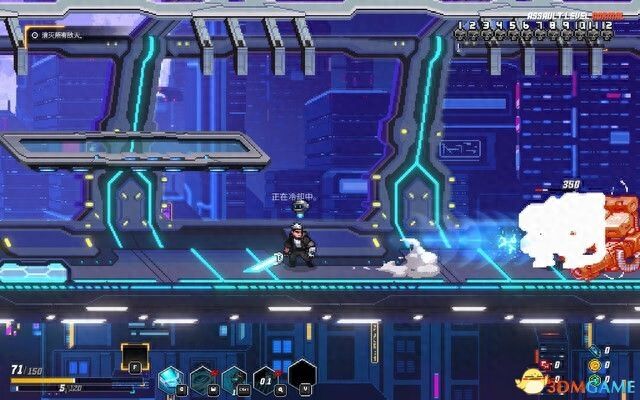640x400 pixels.
Task: Select the empty gold-framed item slot
Action: click(x=134, y=355)
